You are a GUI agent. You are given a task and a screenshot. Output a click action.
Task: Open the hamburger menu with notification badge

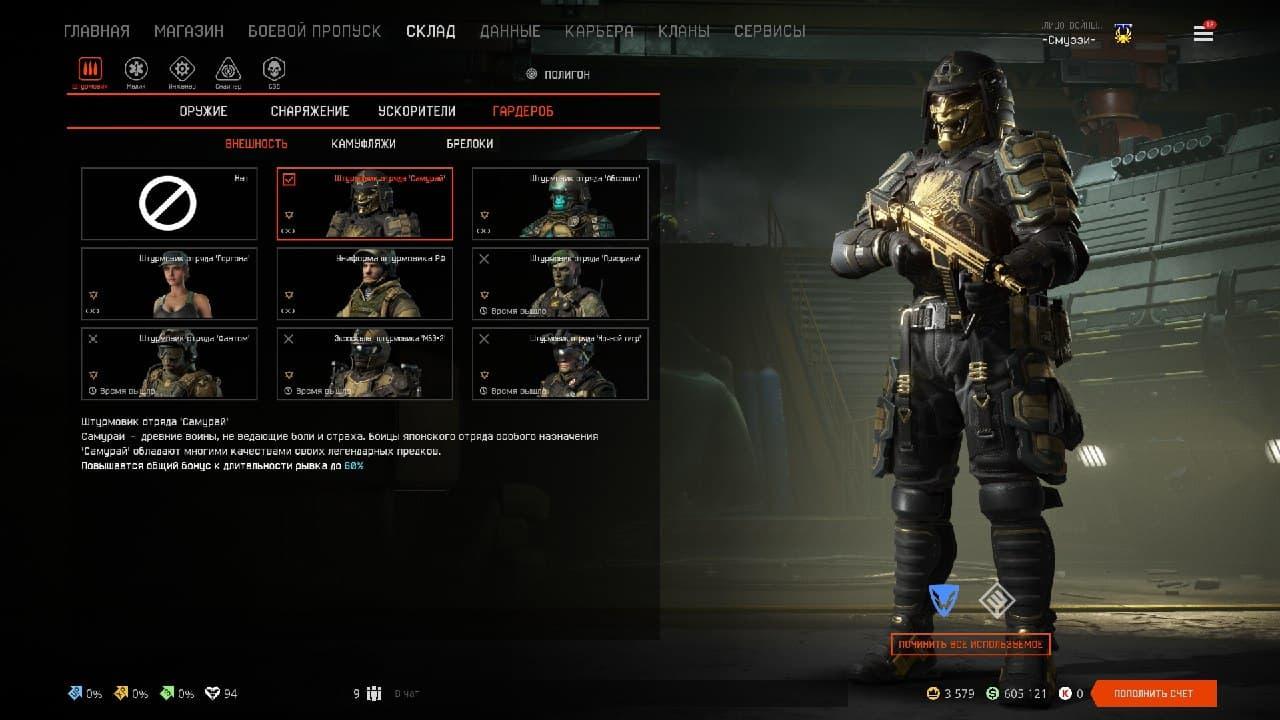click(1203, 33)
